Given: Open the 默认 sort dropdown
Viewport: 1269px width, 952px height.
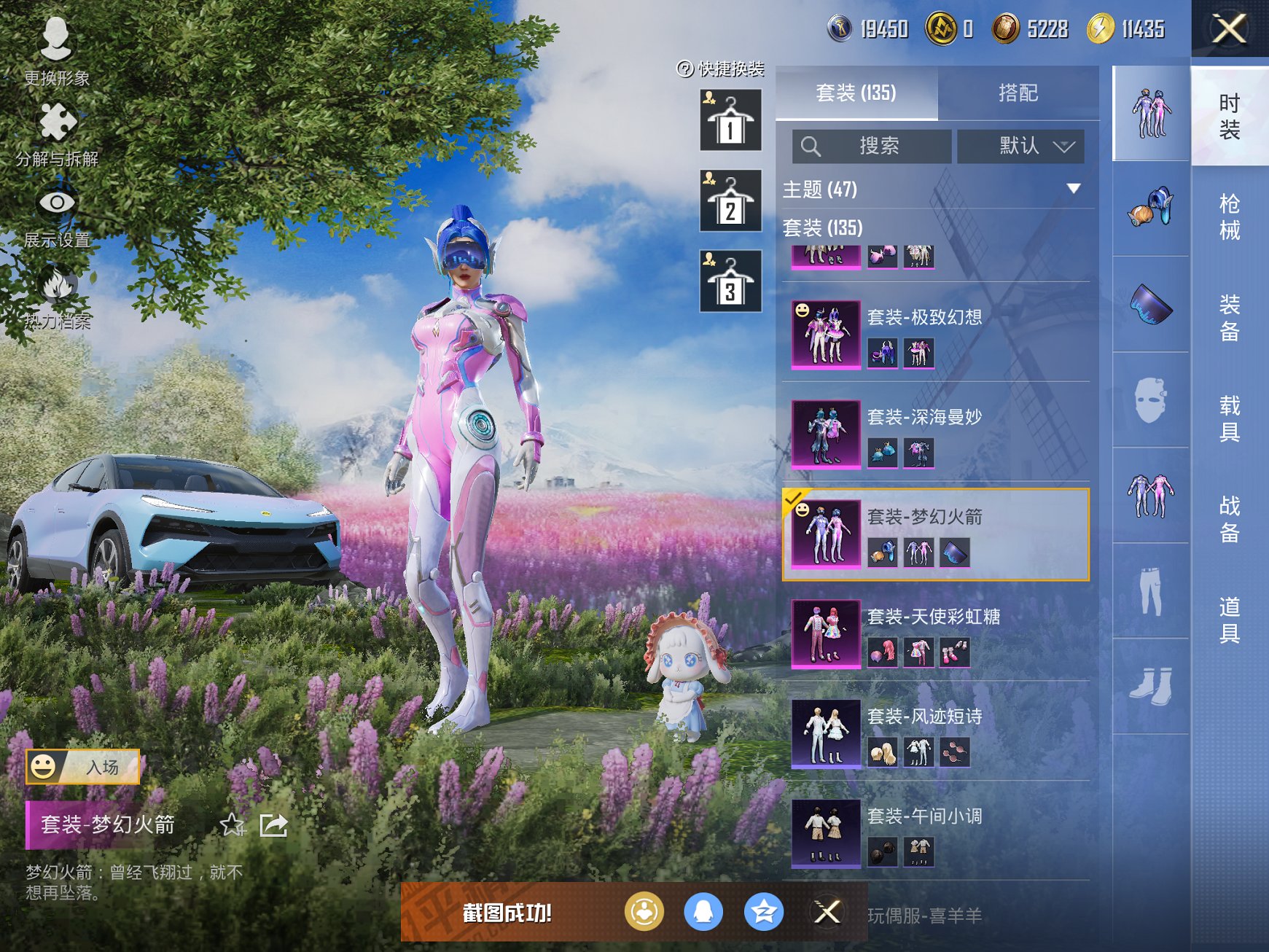Looking at the screenshot, I should 1020,147.
